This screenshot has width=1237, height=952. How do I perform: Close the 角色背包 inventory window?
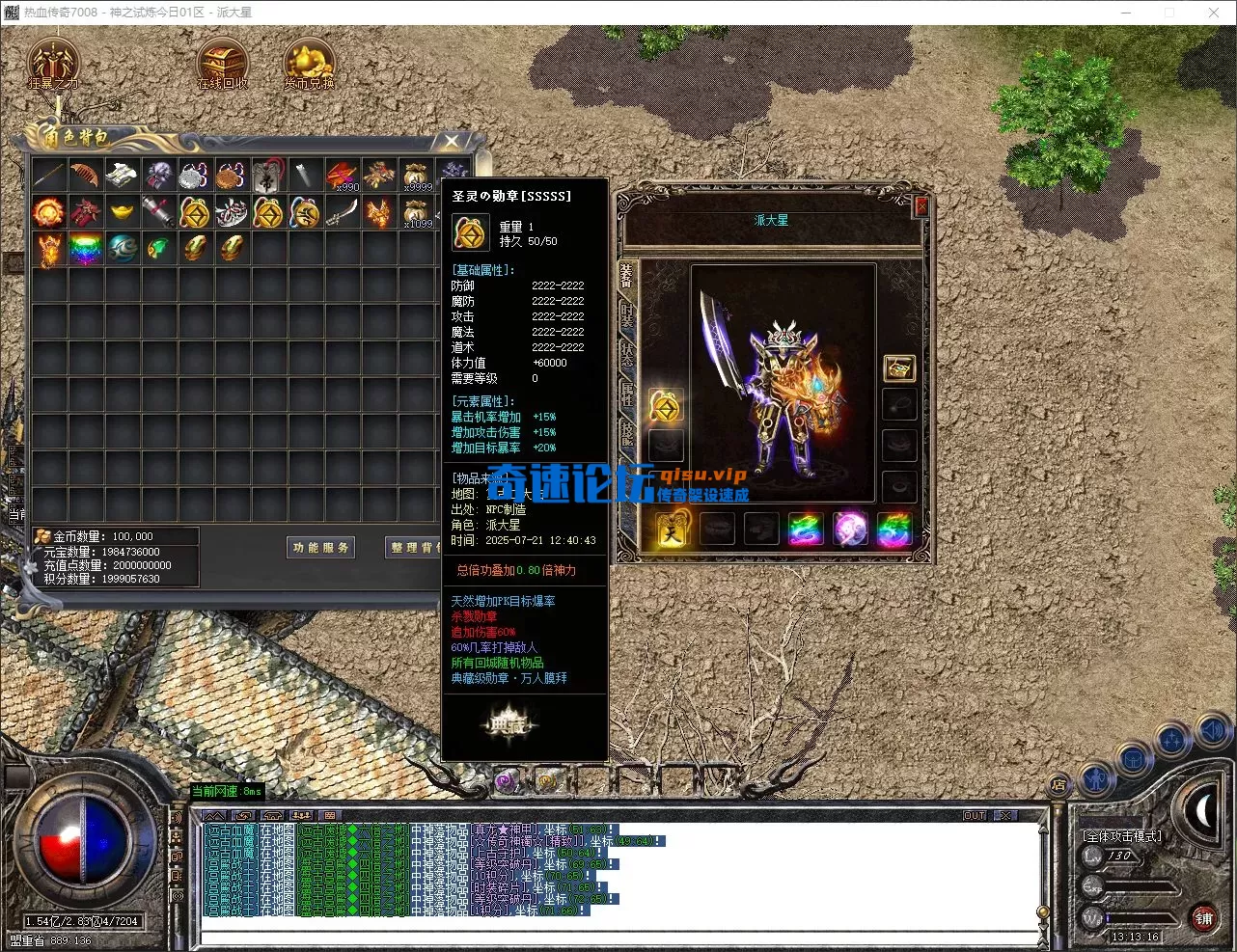click(451, 142)
